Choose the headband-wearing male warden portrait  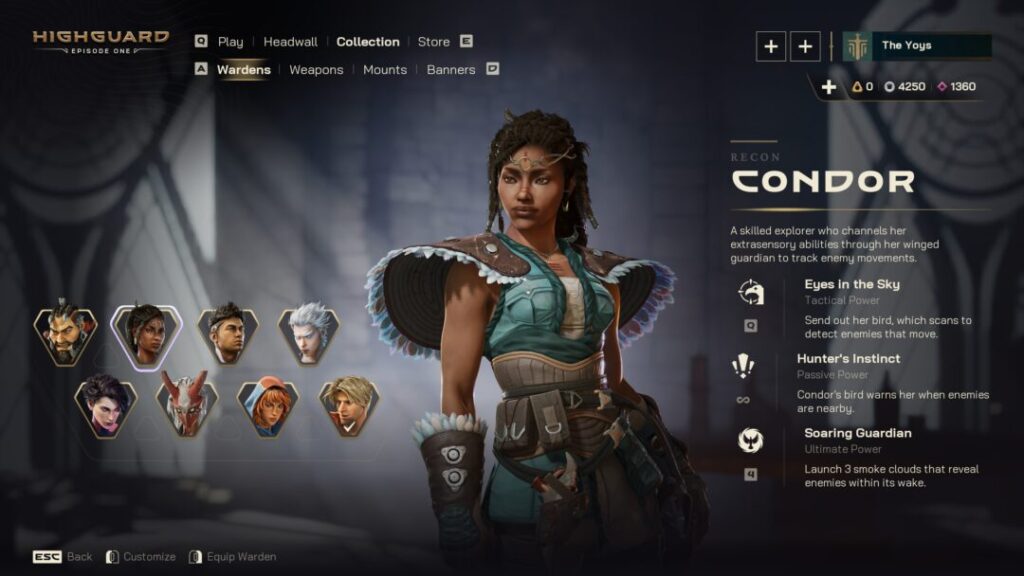click(x=227, y=334)
